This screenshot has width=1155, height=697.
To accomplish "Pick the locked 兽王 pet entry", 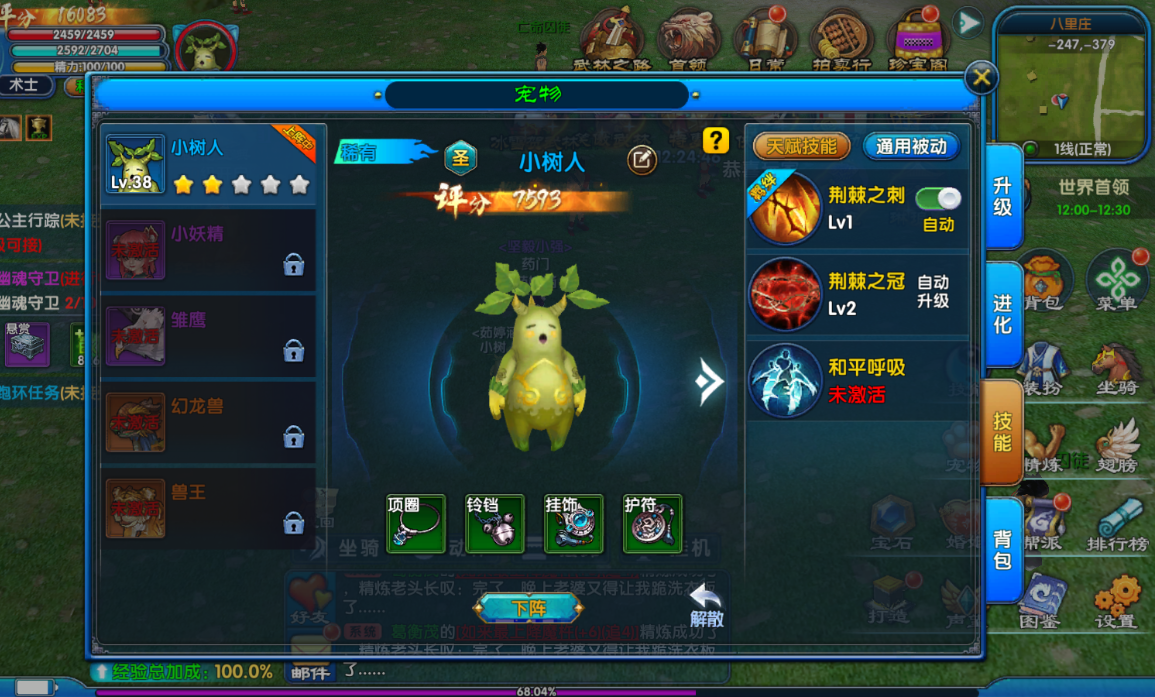I will coord(208,508).
